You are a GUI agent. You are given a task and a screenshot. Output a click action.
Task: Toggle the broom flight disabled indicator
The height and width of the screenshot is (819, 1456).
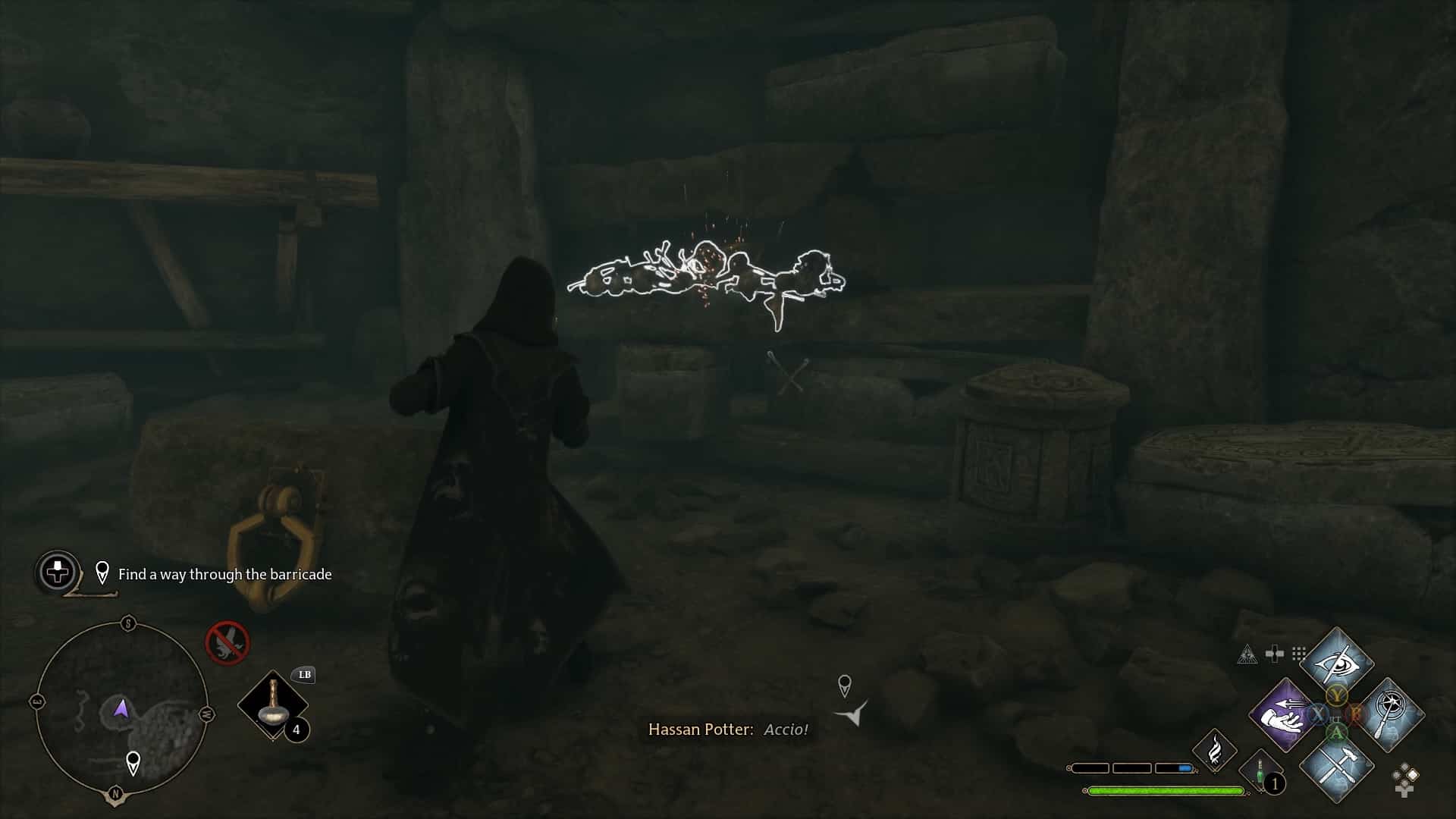coord(226,642)
